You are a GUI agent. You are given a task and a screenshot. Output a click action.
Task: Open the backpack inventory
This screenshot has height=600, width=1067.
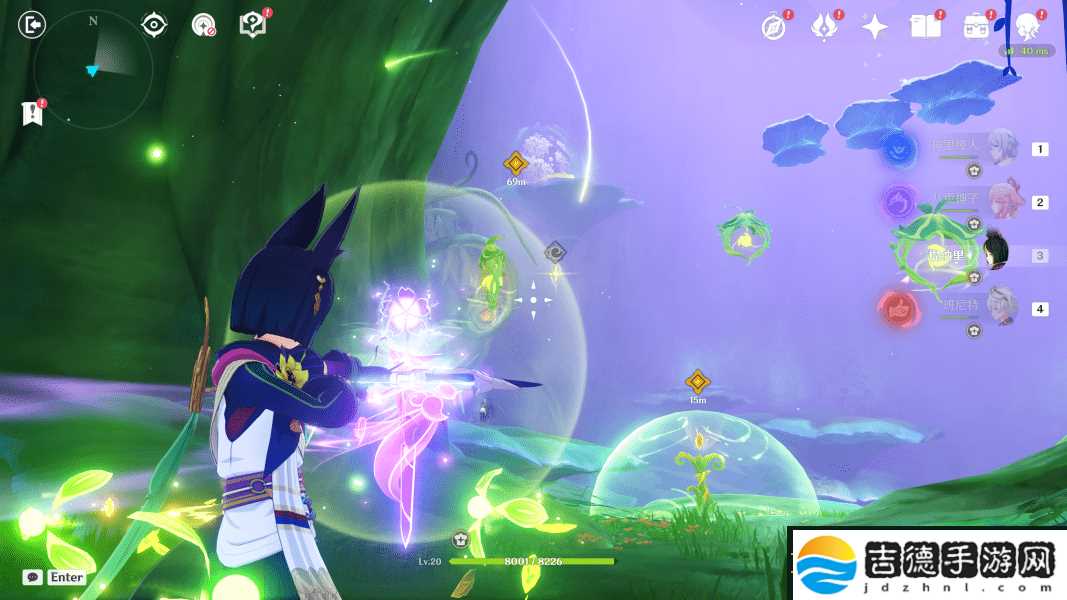(976, 27)
